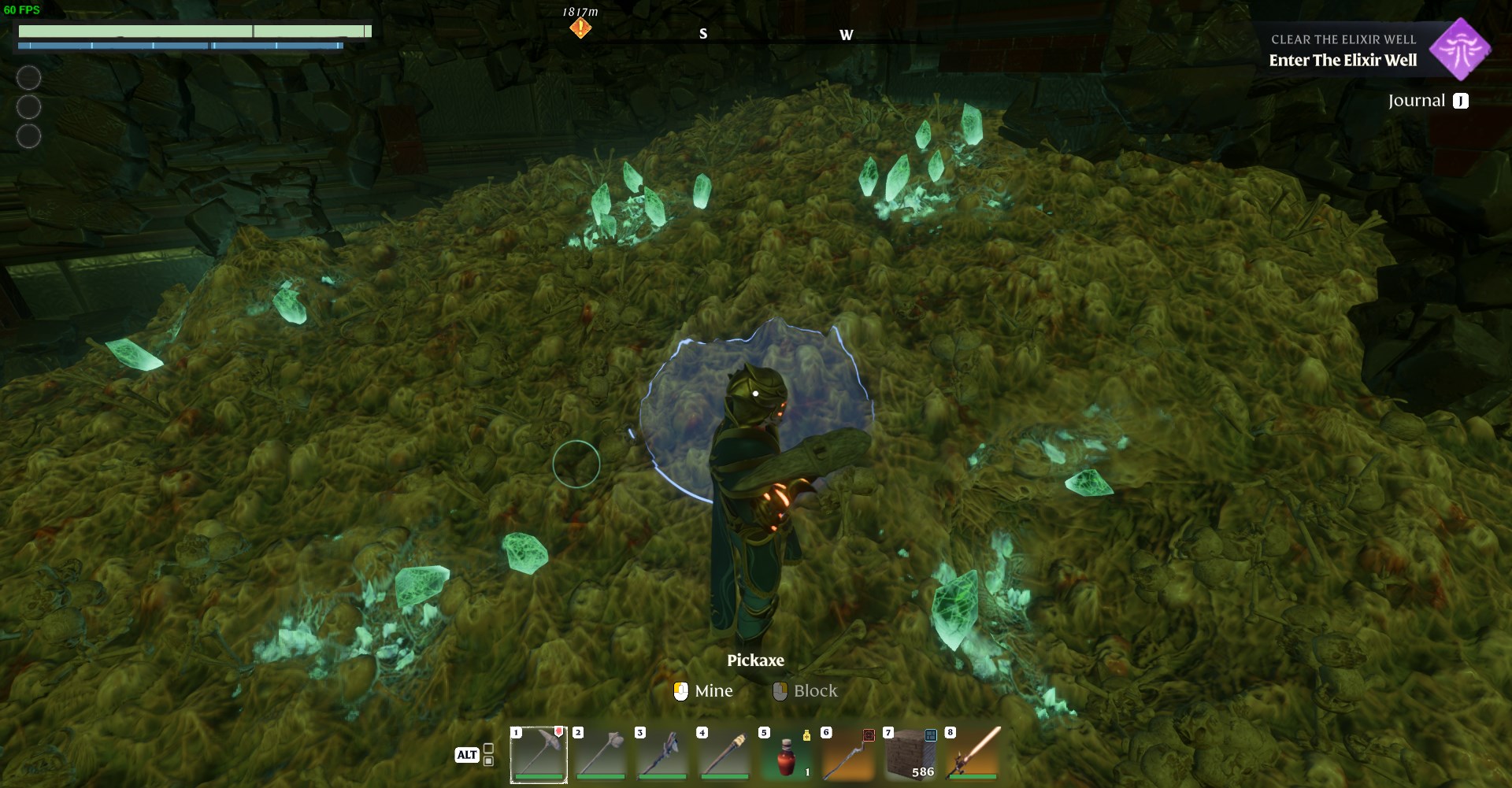Select the pickaxe in hotbar slot 1
The height and width of the screenshot is (788, 1512).
click(539, 754)
